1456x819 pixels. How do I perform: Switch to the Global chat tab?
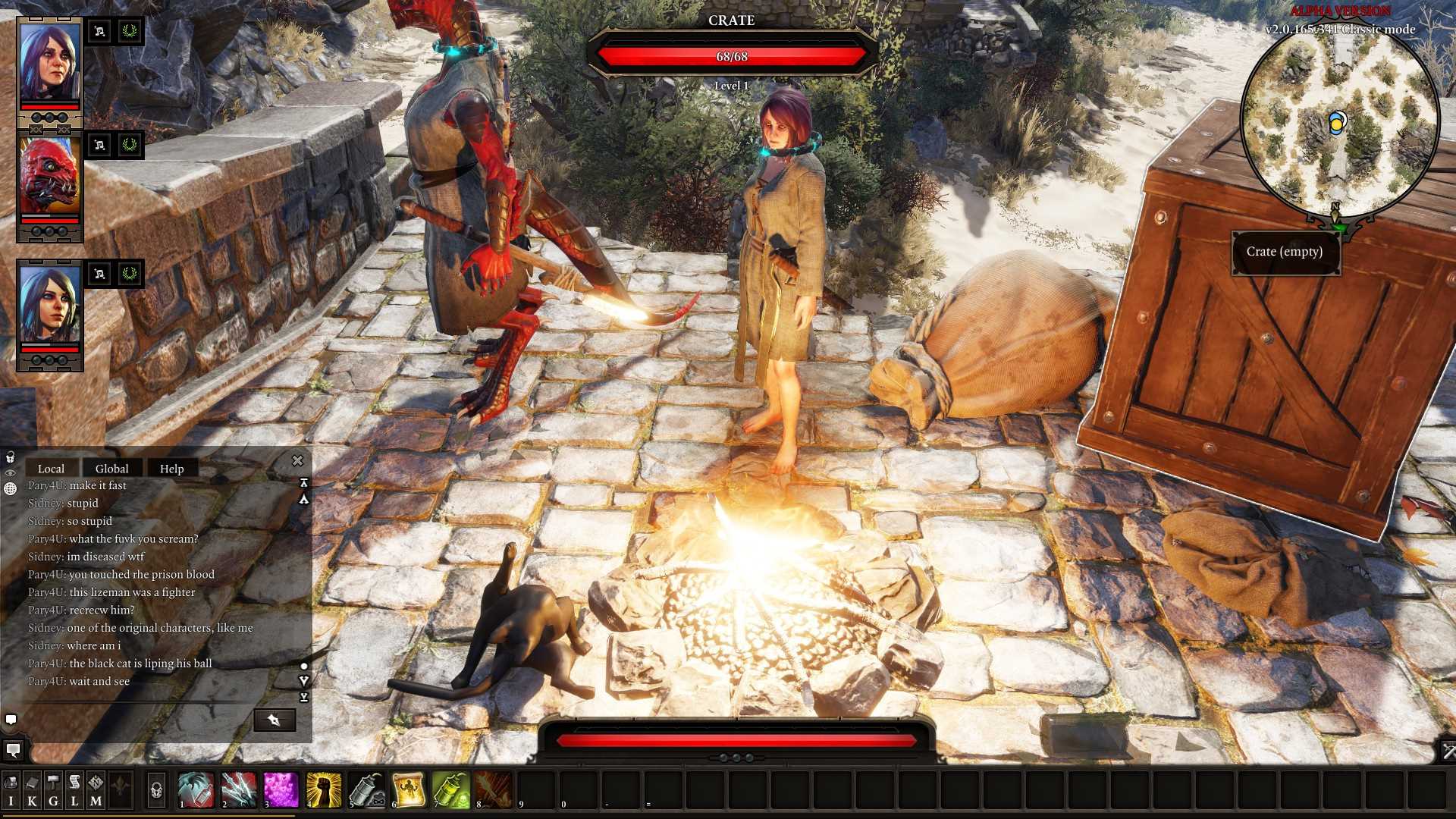111,468
